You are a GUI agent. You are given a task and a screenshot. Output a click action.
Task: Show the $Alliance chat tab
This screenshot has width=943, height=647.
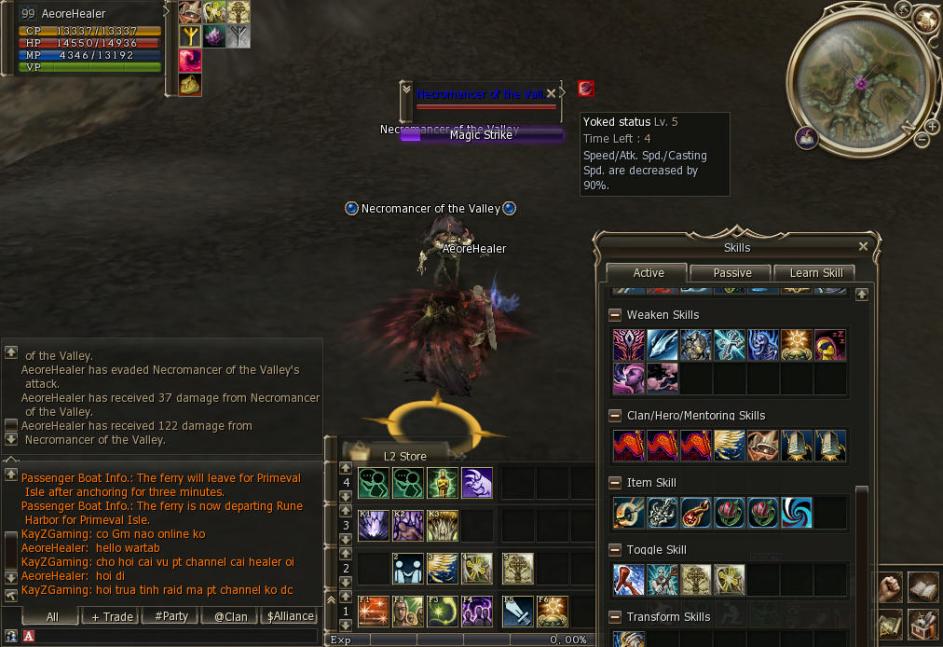290,617
